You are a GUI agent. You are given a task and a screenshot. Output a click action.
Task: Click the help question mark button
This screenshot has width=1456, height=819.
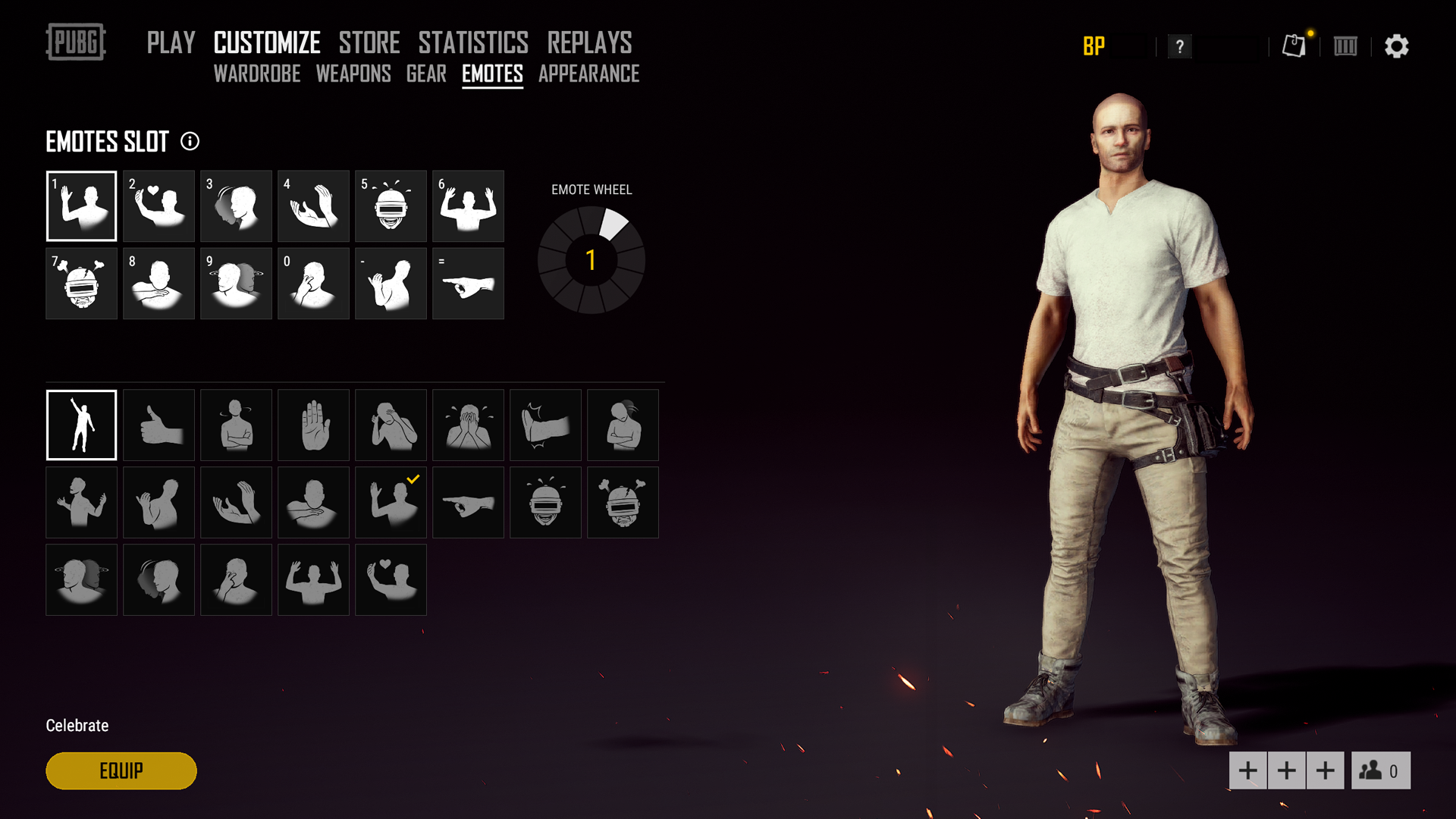click(x=1180, y=47)
